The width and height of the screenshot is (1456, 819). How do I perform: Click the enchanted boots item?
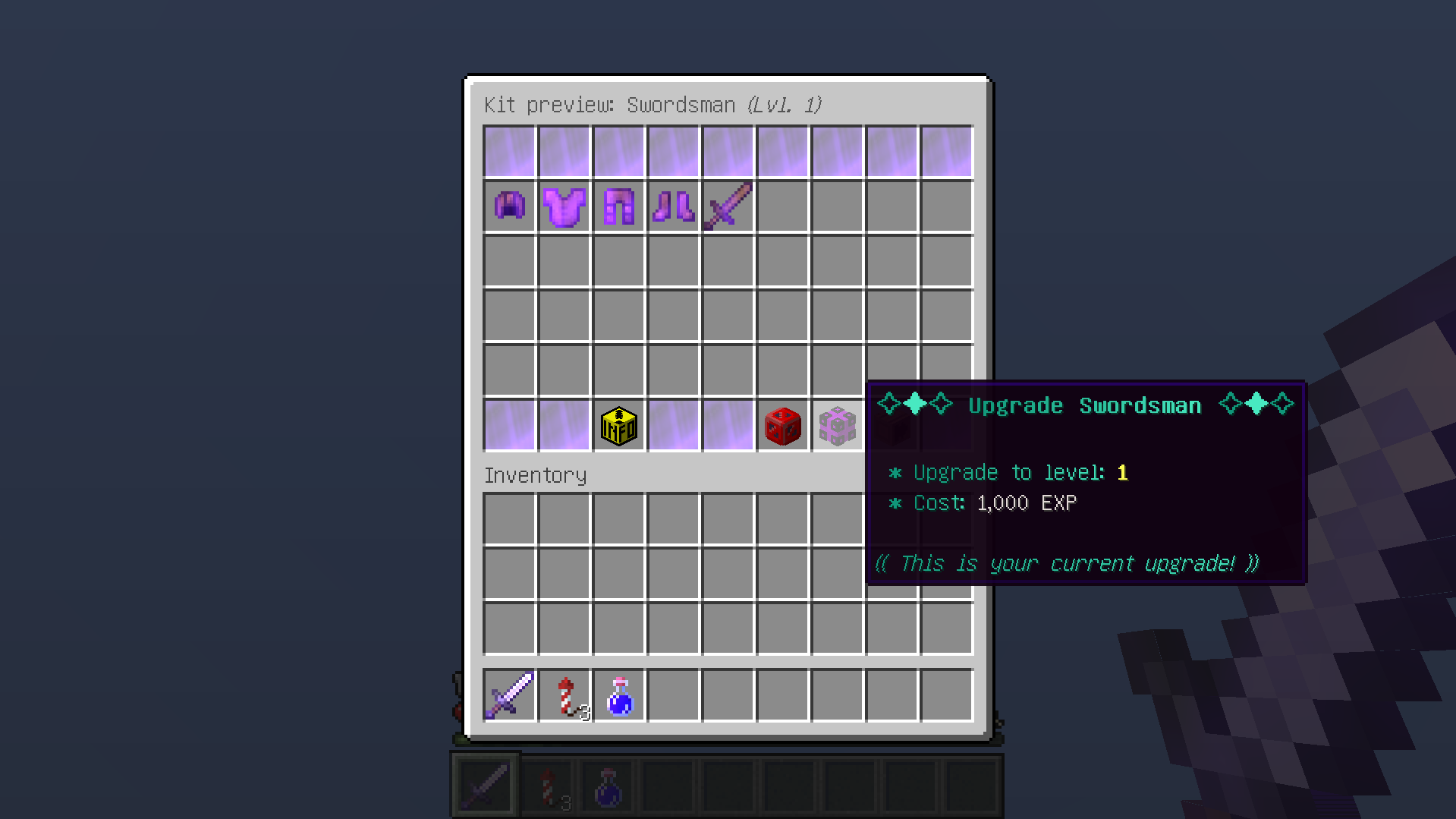(x=673, y=206)
